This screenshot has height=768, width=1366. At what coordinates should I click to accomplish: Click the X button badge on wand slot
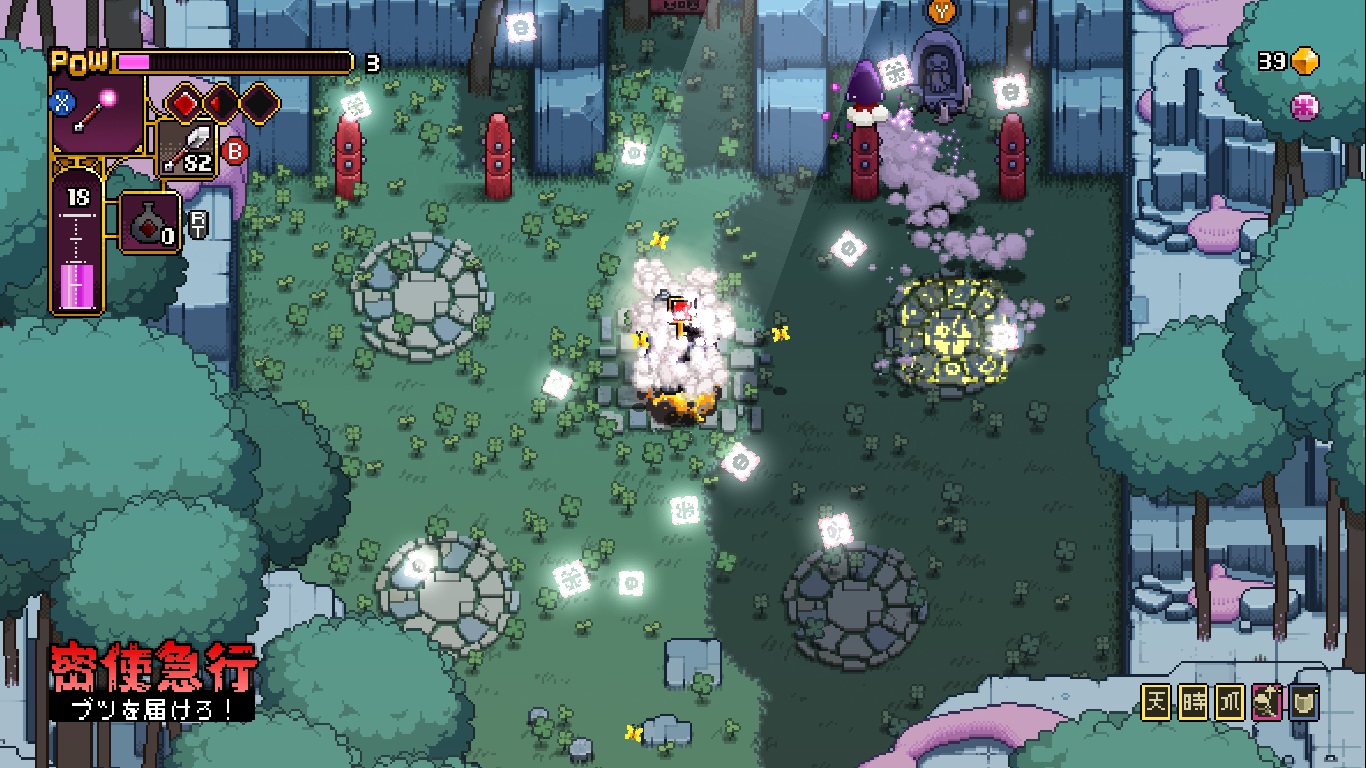pyautogui.click(x=61, y=102)
